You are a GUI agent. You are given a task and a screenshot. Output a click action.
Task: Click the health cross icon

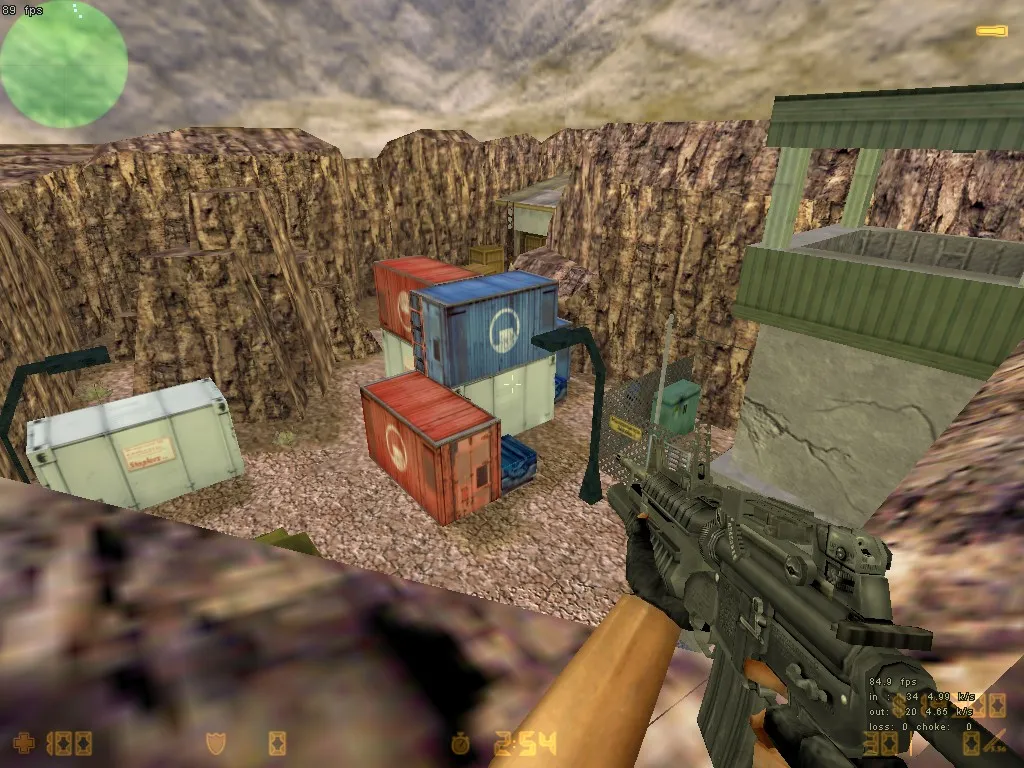tap(24, 743)
